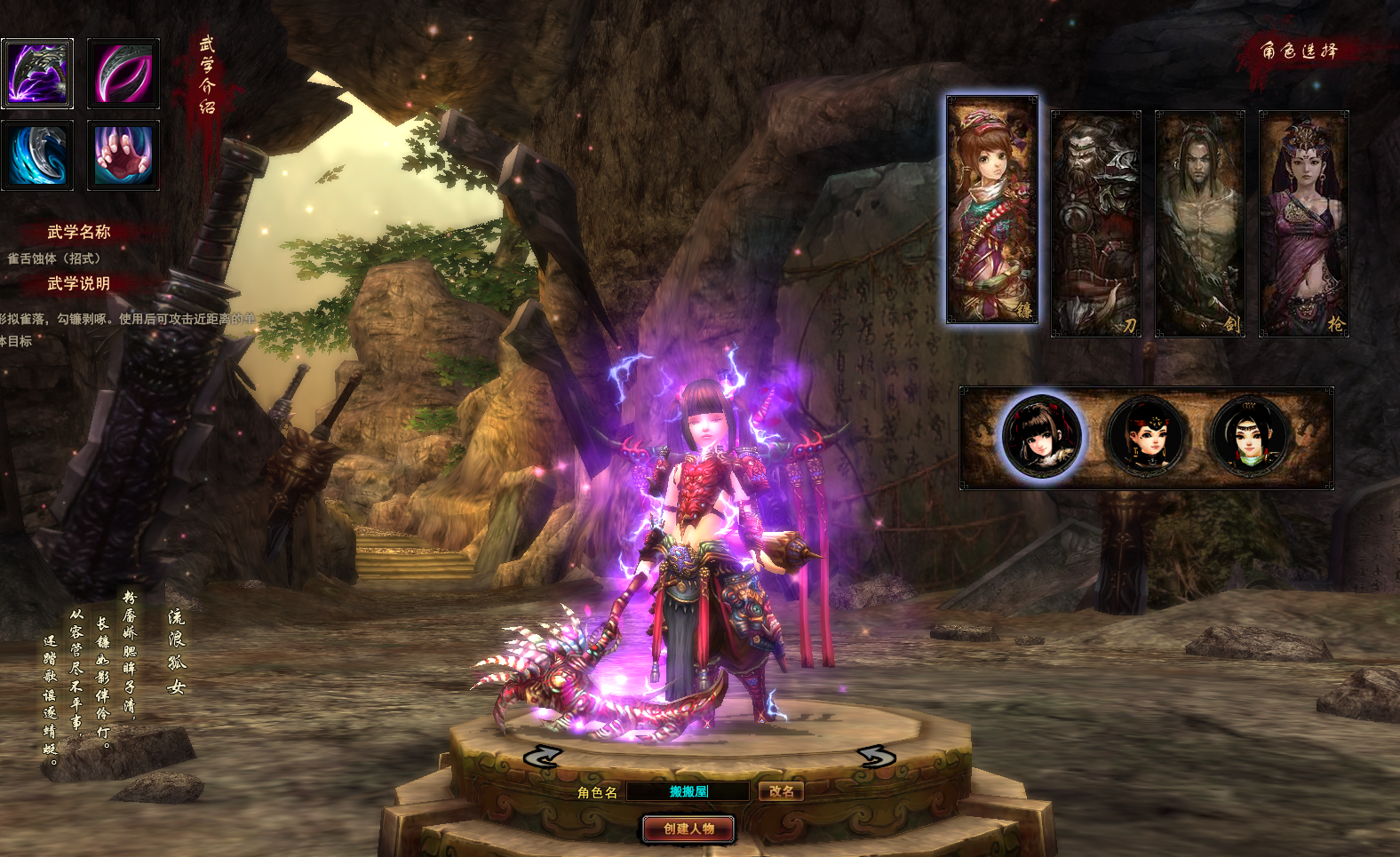Rotate character with the left arrow
1400x857 pixels.
[543, 757]
